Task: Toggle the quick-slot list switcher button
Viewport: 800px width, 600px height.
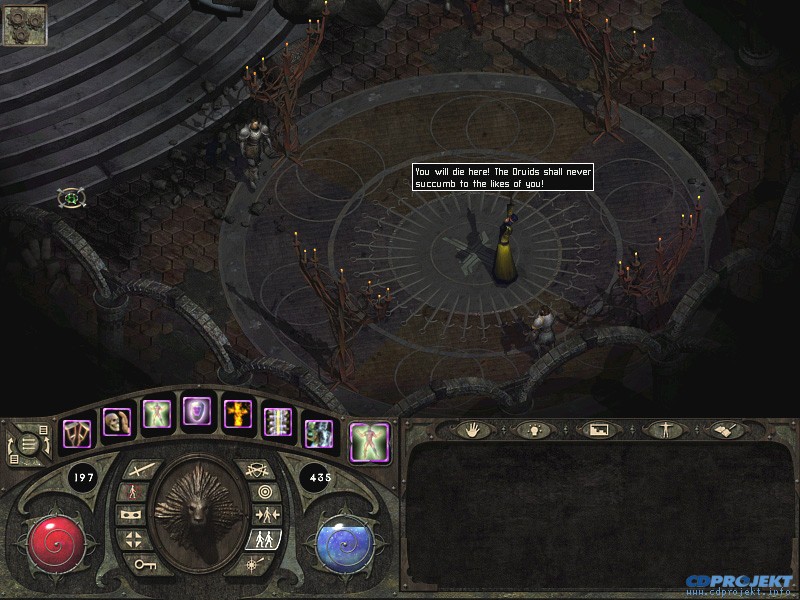Action: point(27,442)
